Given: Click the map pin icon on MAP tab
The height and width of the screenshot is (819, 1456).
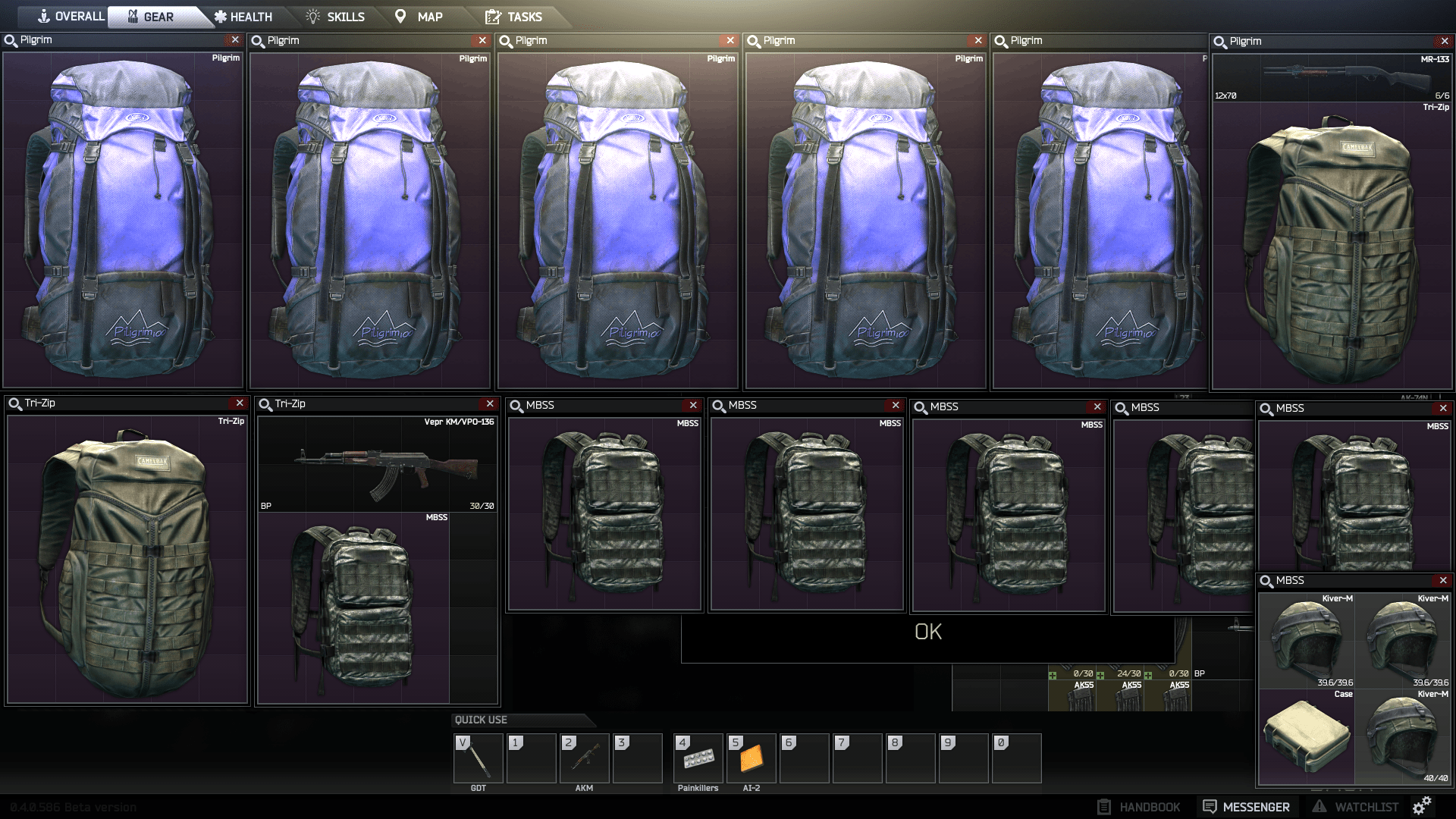Looking at the screenshot, I should click(401, 15).
